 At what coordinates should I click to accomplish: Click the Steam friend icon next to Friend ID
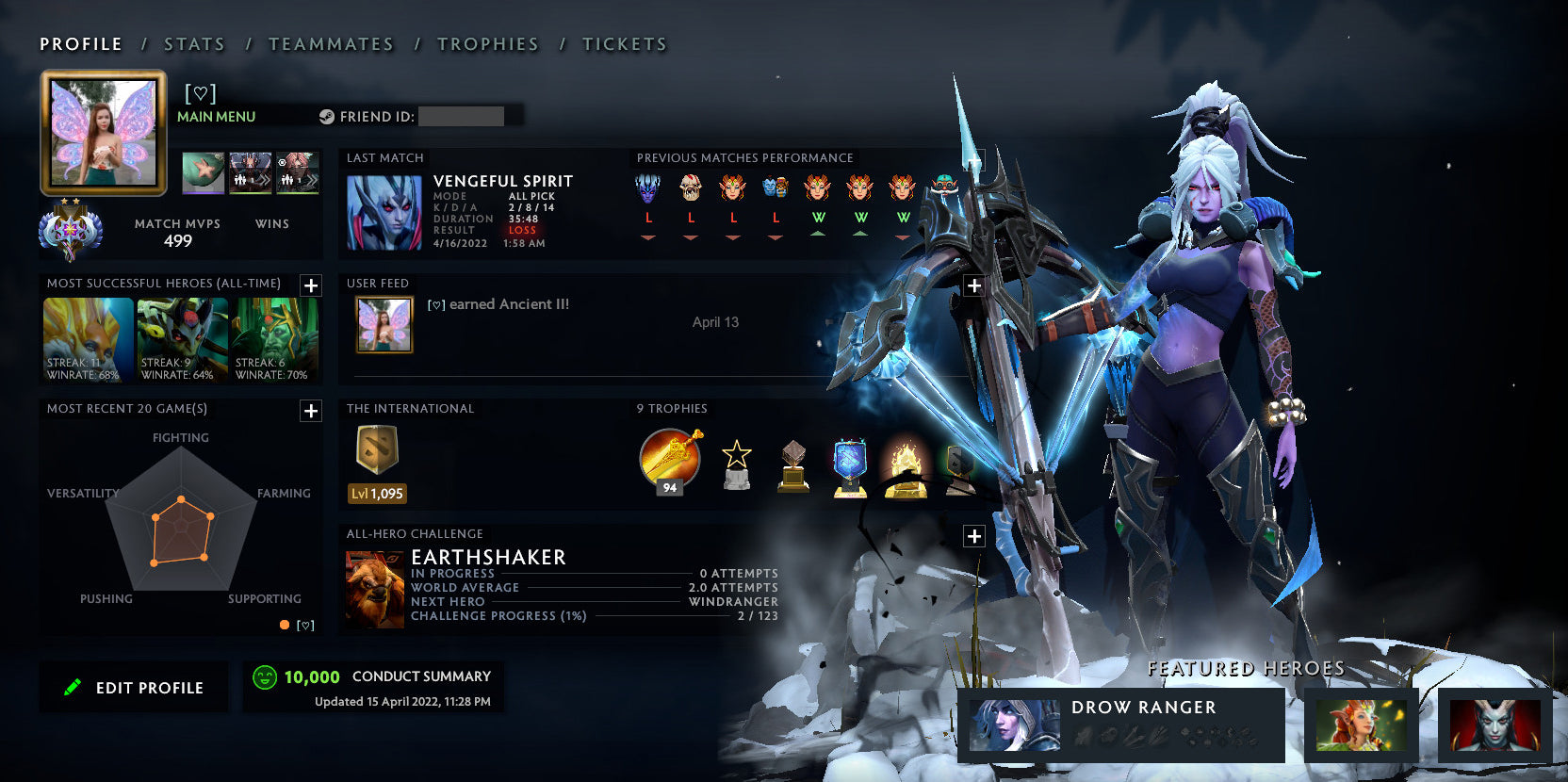click(327, 116)
